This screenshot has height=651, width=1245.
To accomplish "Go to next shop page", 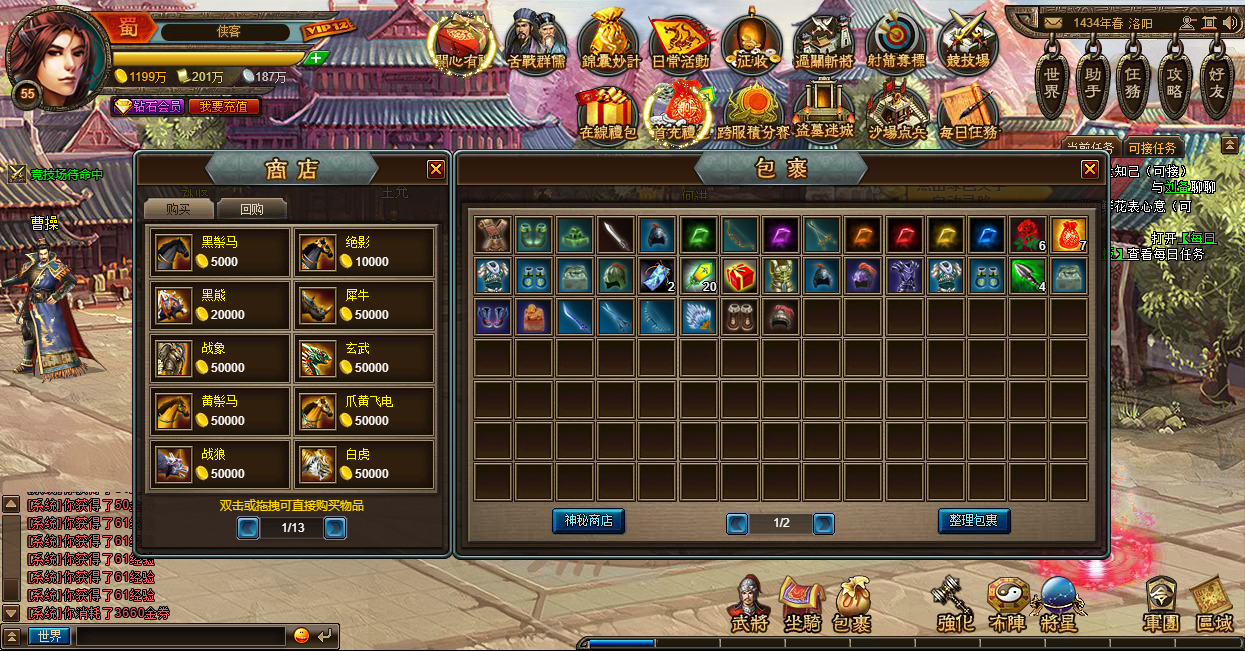I will click(x=335, y=527).
